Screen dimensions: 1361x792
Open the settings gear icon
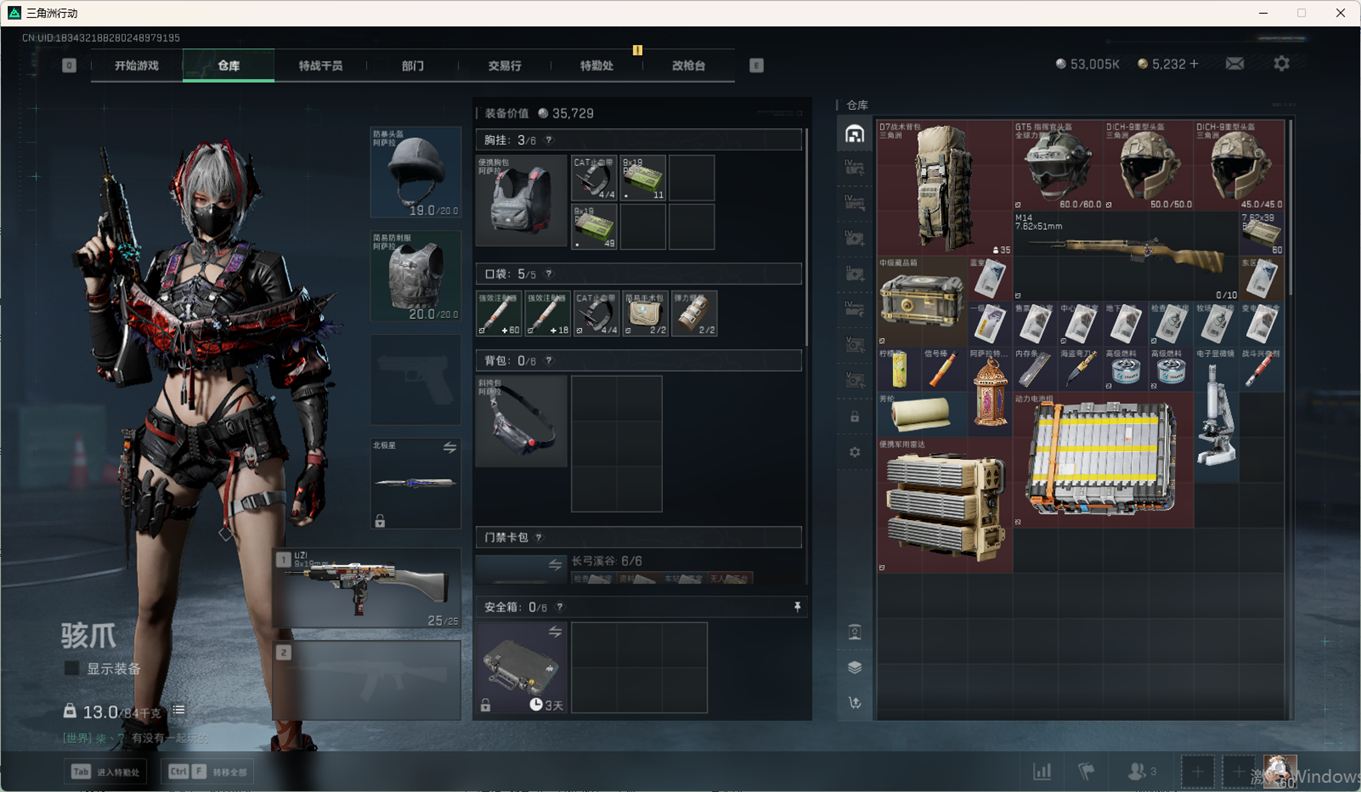[1281, 63]
